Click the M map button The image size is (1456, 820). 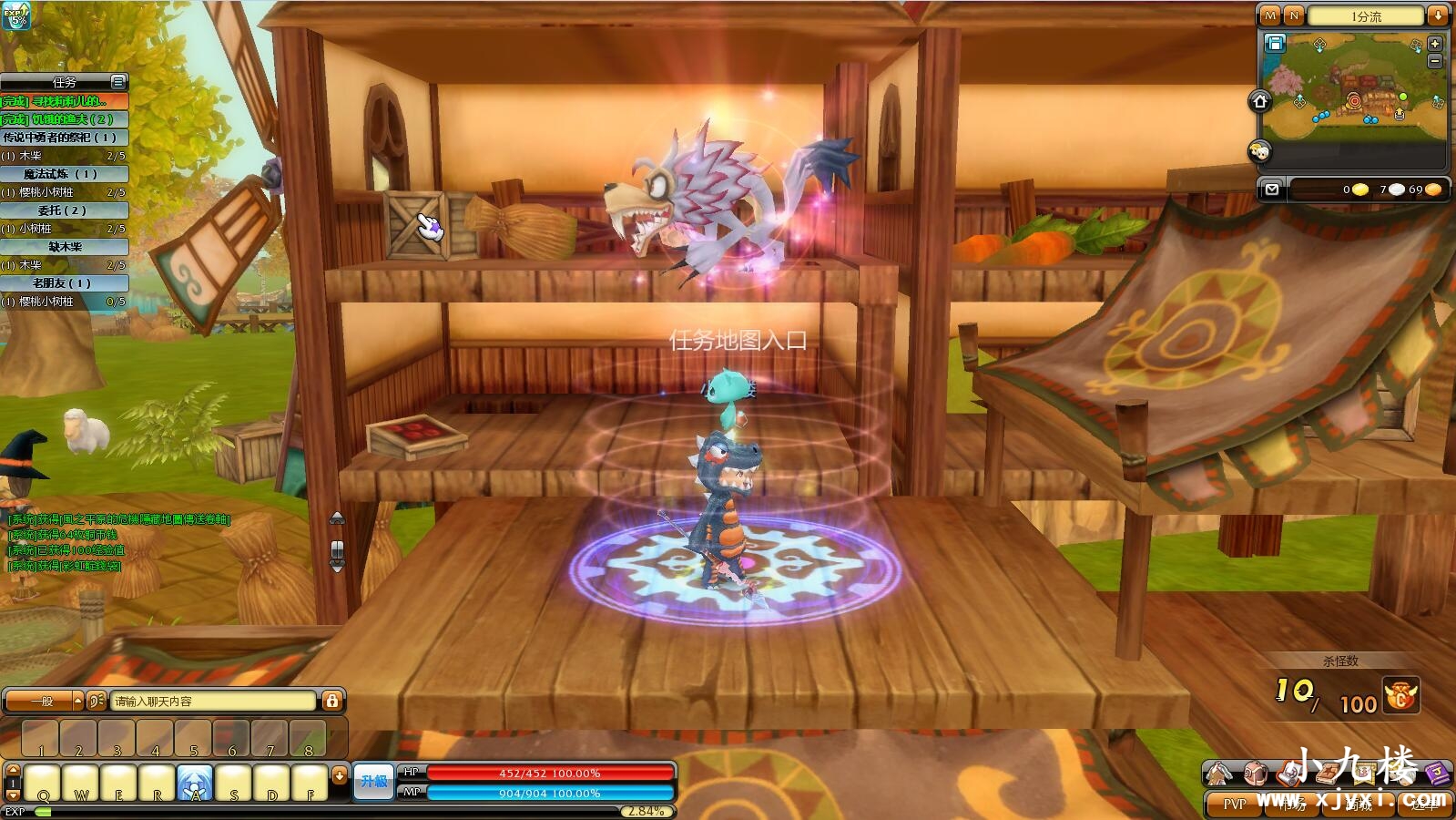(x=1270, y=15)
